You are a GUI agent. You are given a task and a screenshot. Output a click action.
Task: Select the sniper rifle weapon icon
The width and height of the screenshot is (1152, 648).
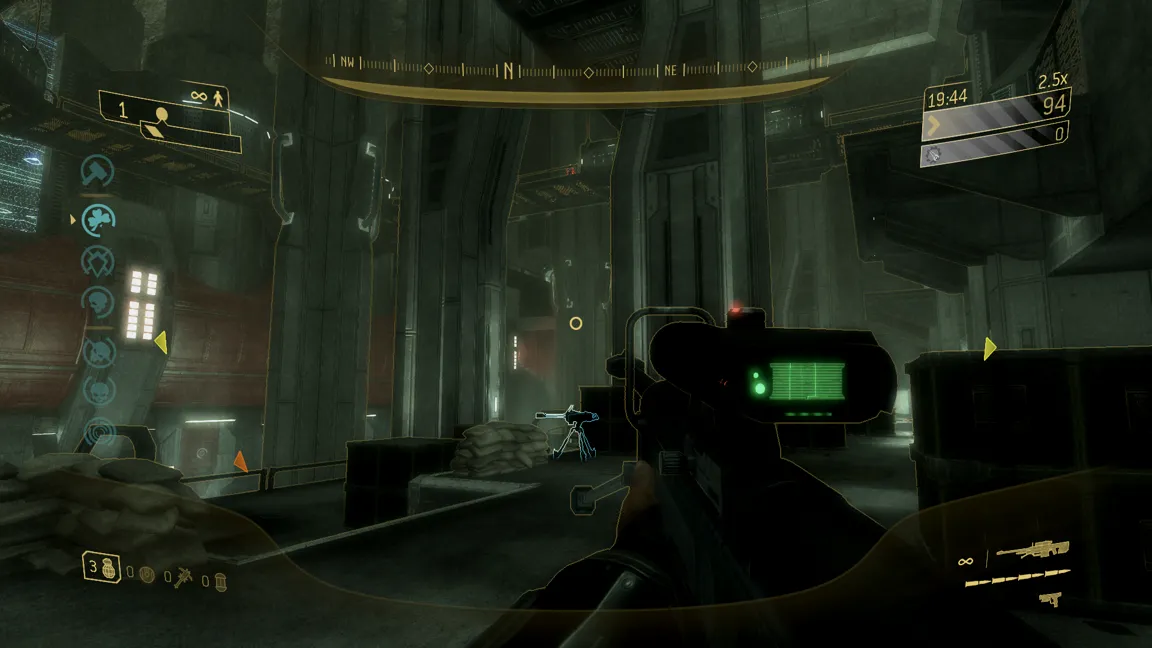coord(1032,551)
